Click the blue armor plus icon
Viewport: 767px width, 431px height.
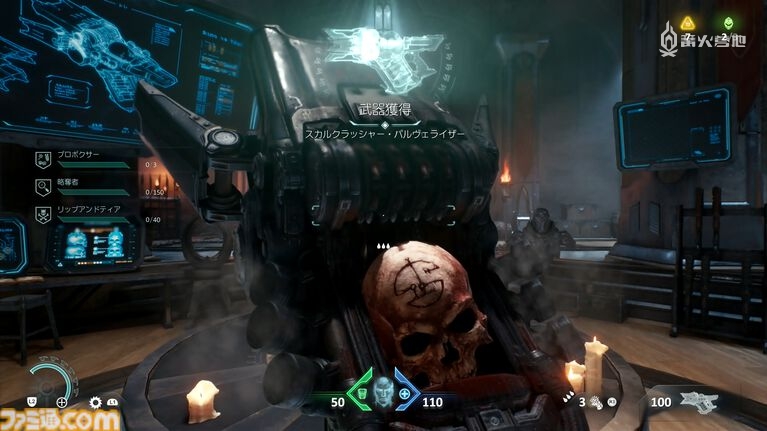tap(404, 393)
